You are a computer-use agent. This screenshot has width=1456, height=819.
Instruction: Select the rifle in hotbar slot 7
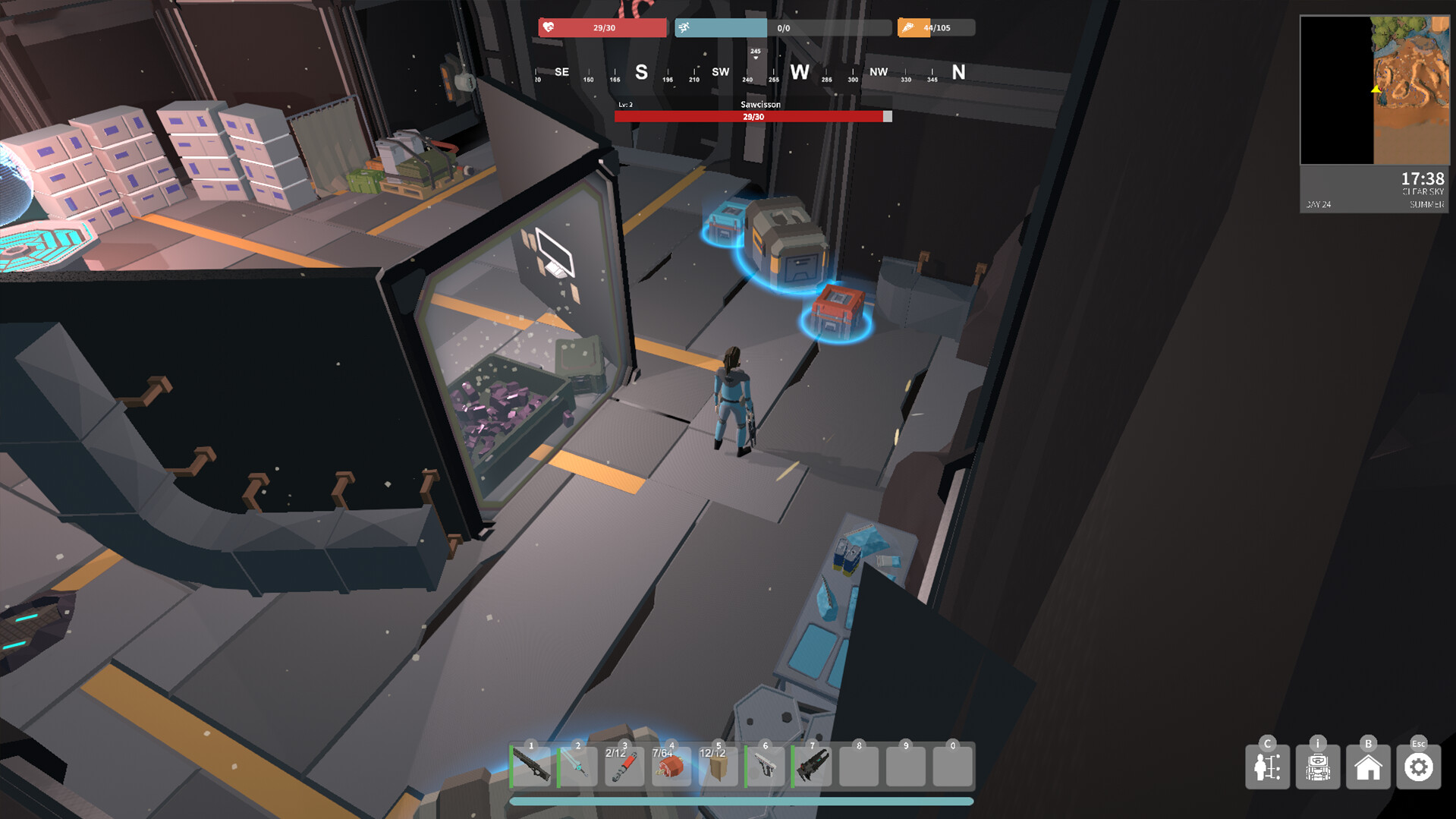point(812,766)
